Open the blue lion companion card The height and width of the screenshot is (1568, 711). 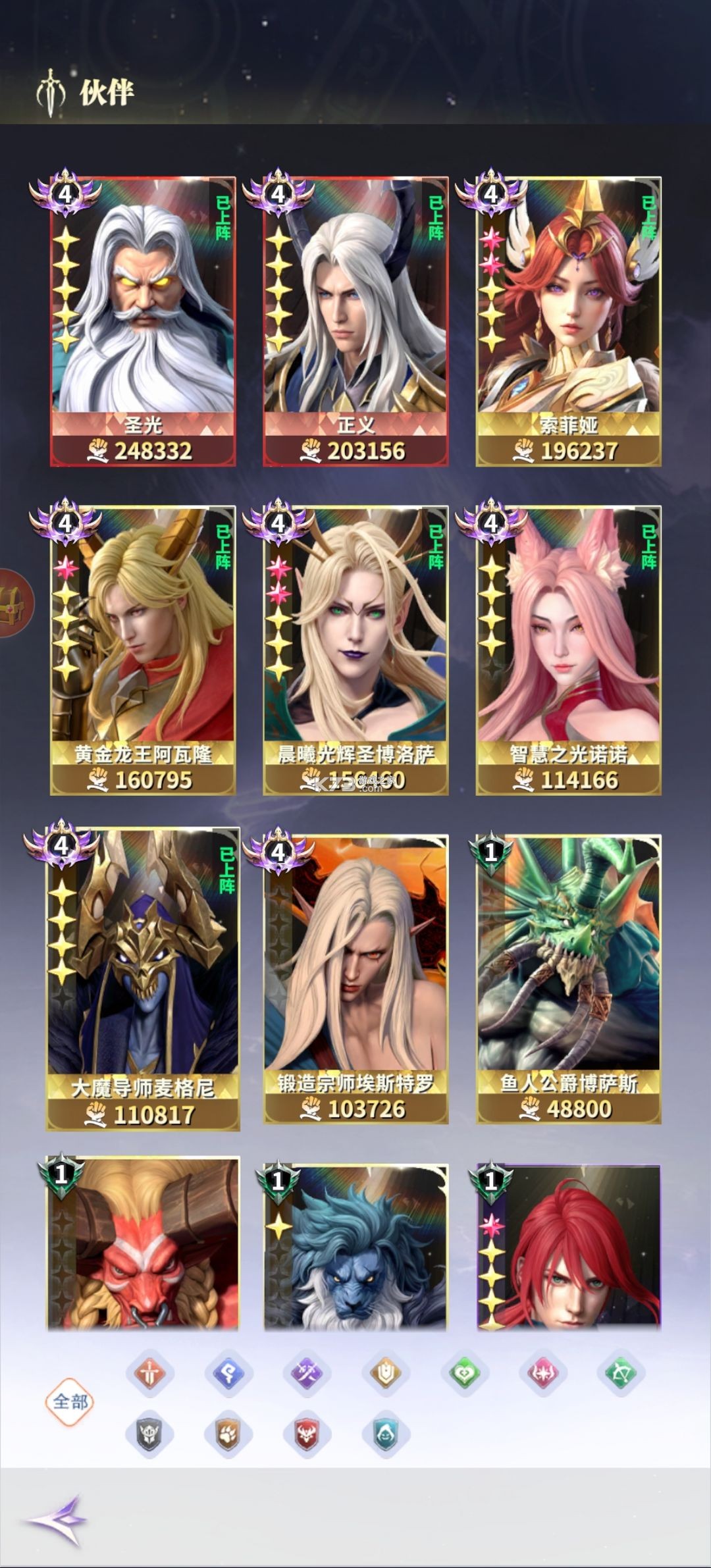(355, 1244)
